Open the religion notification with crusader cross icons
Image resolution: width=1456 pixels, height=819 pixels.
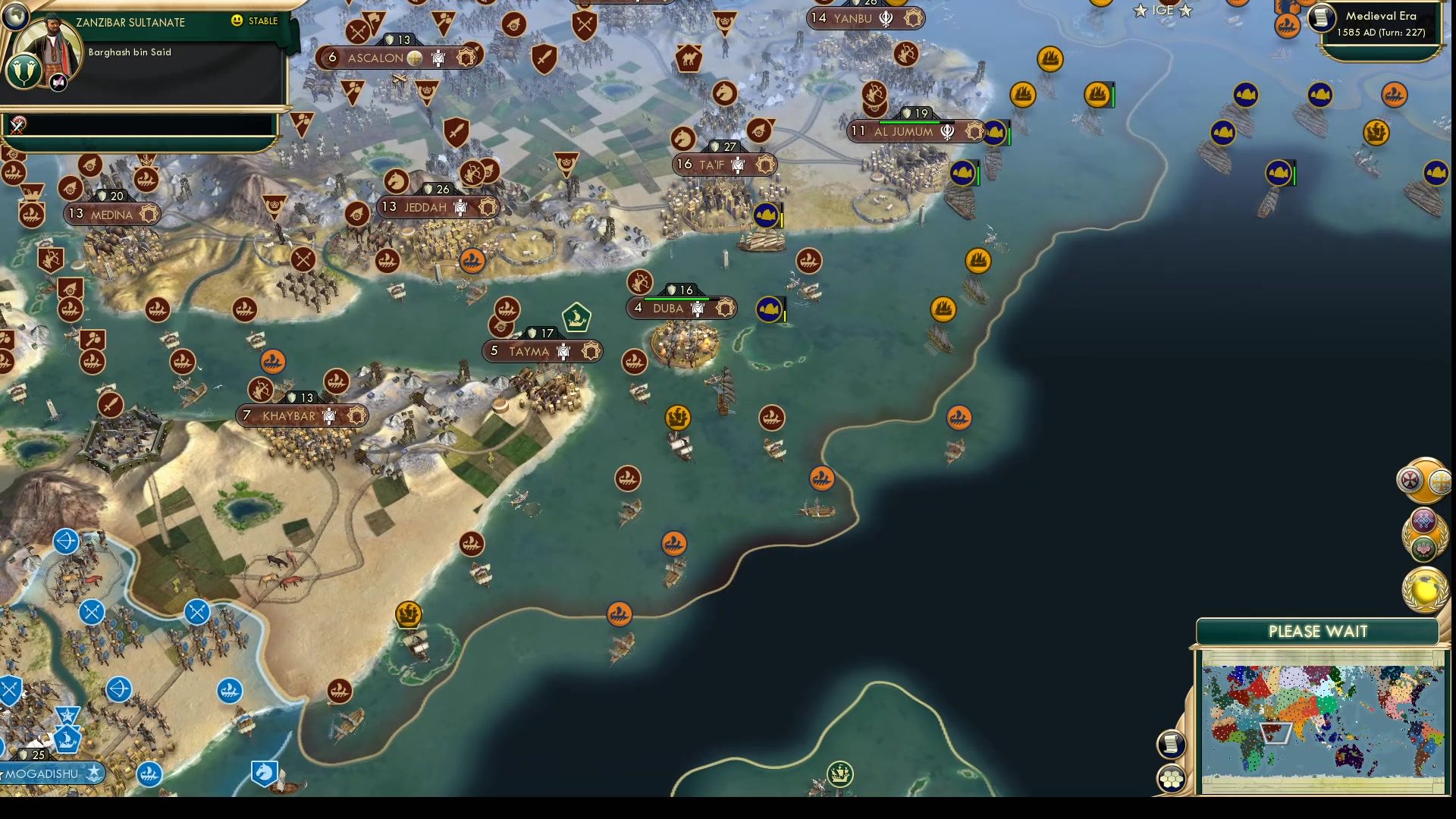(x=1426, y=480)
